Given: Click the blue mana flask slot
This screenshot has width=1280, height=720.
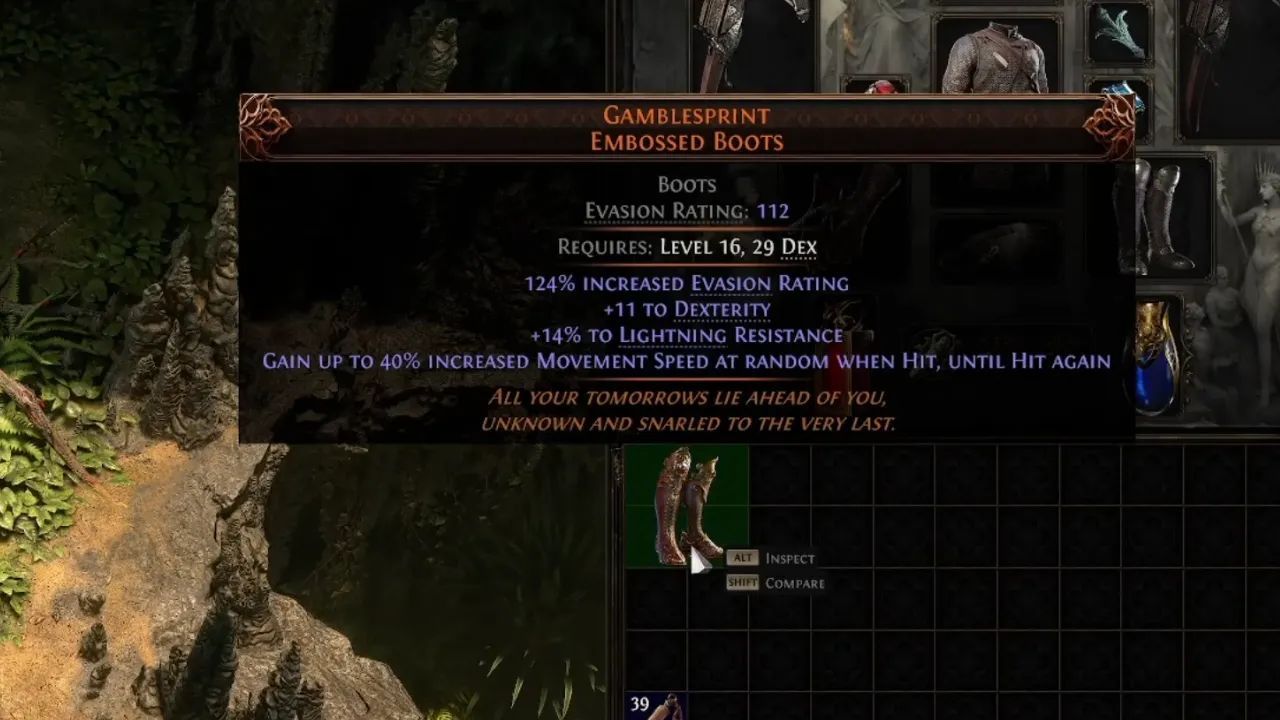Looking at the screenshot, I should [x=1157, y=357].
